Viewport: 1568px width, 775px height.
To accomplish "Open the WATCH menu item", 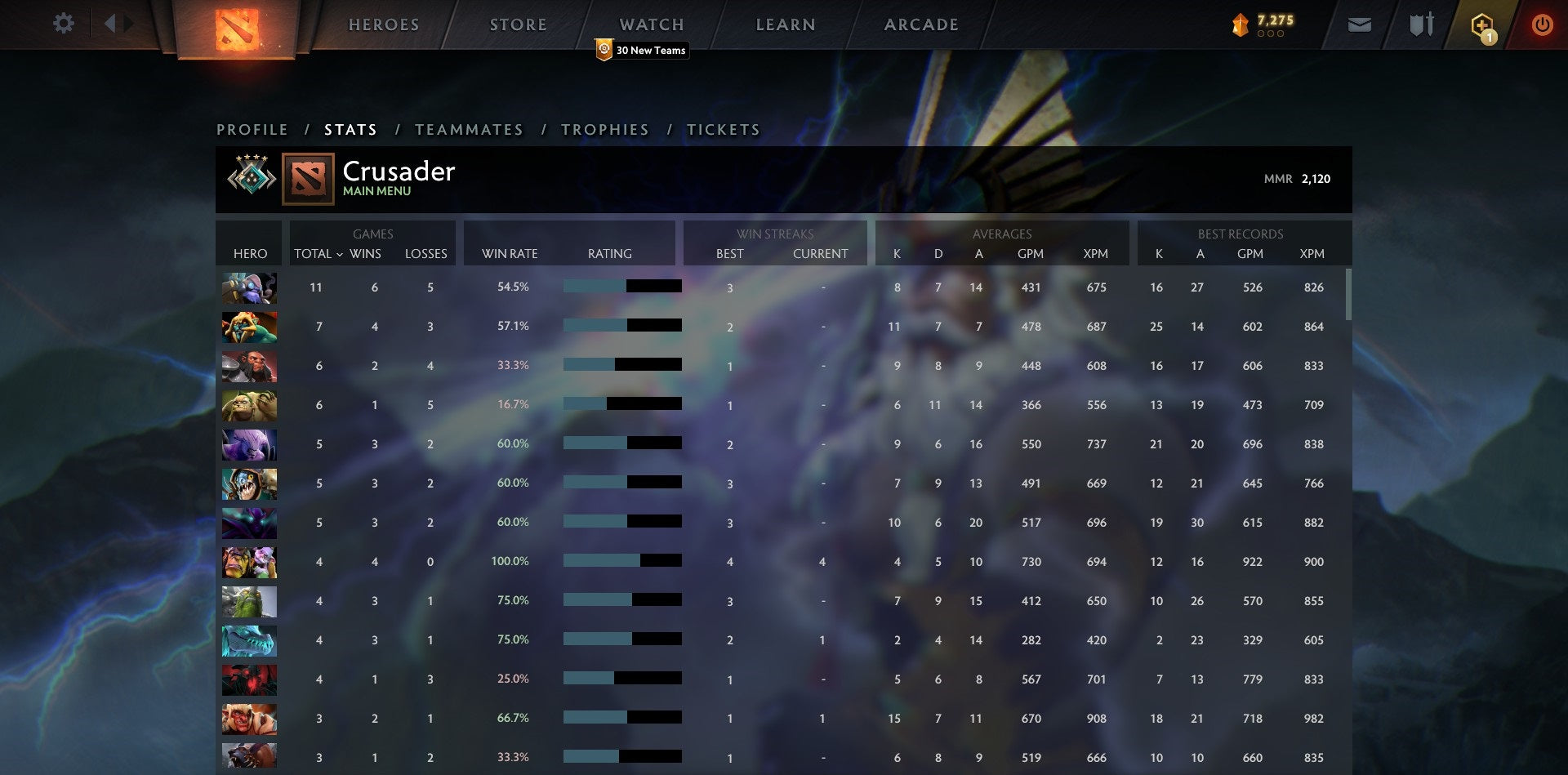I will [651, 24].
